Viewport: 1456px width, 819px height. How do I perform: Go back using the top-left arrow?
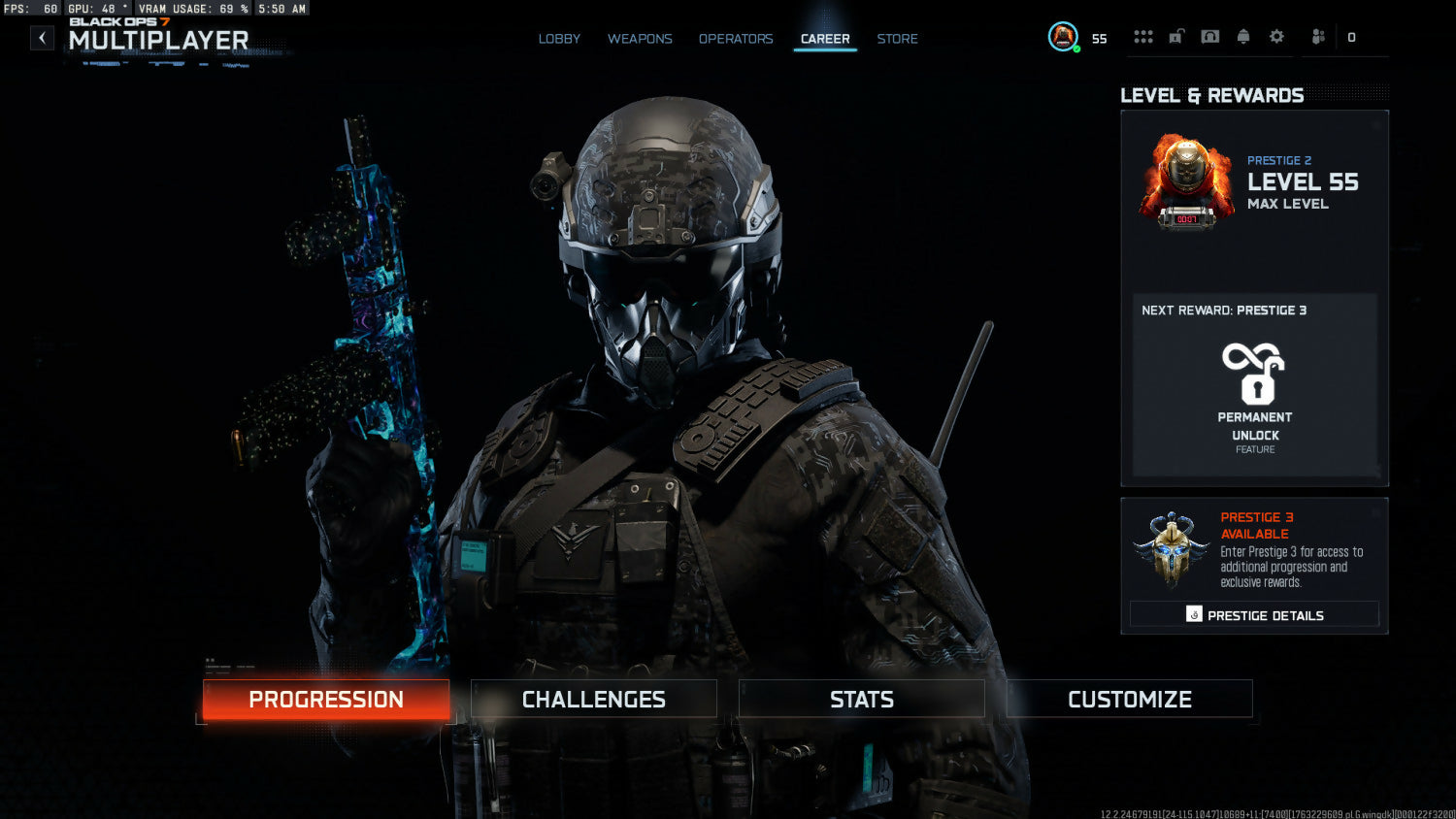pyautogui.click(x=42, y=38)
